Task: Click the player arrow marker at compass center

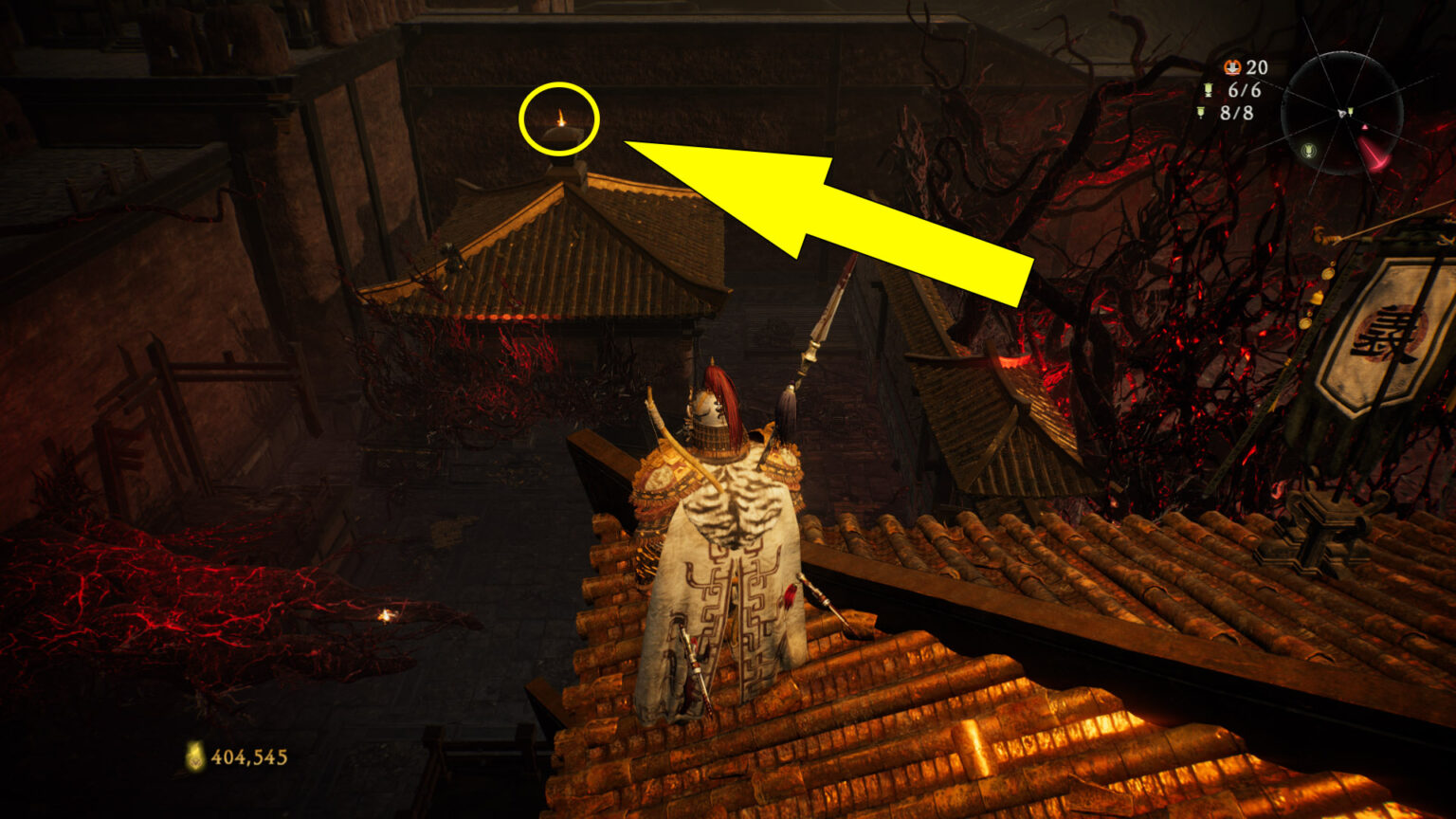Action: coord(1342,113)
